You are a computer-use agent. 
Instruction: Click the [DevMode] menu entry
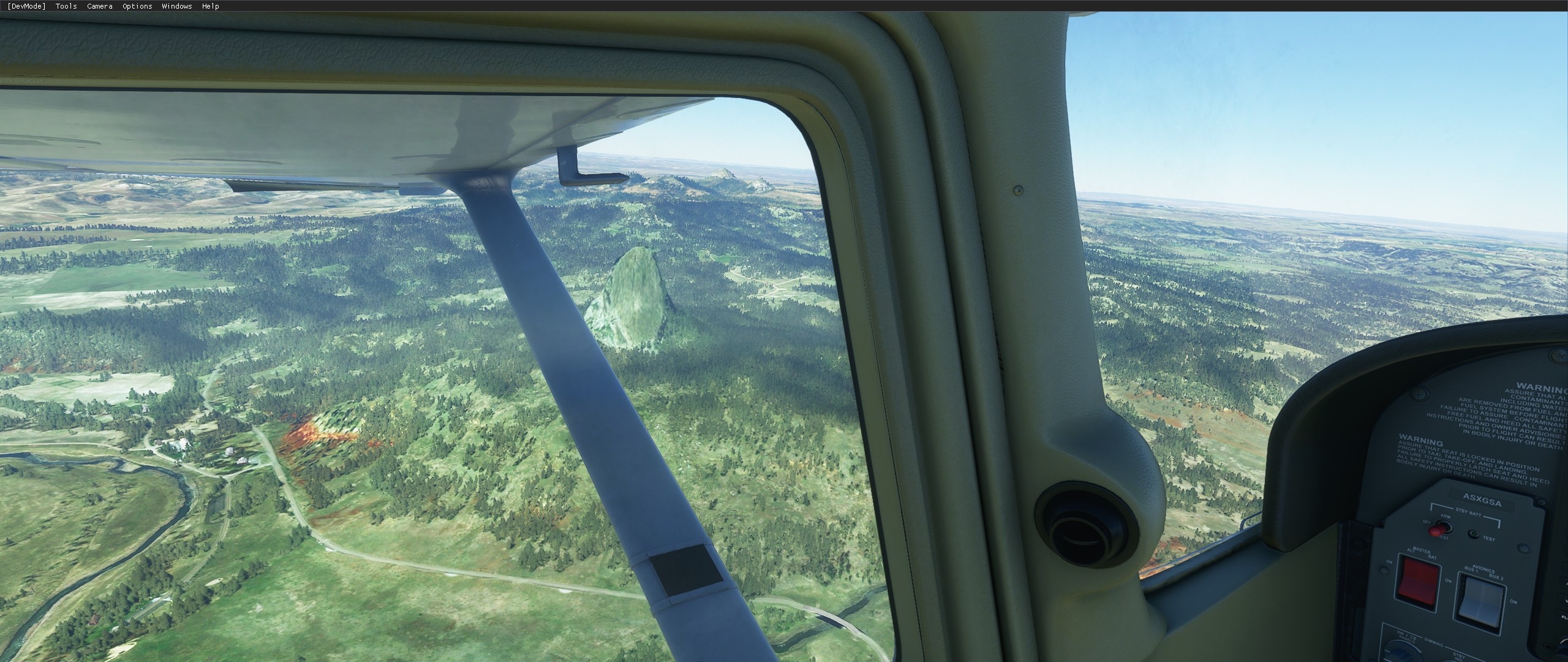(x=26, y=6)
